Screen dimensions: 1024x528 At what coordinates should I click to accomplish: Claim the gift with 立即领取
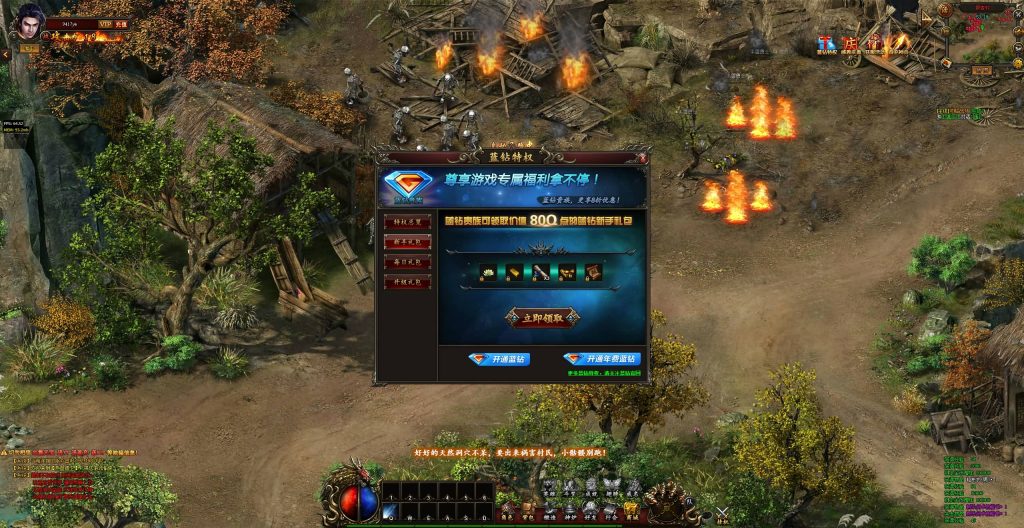point(542,318)
